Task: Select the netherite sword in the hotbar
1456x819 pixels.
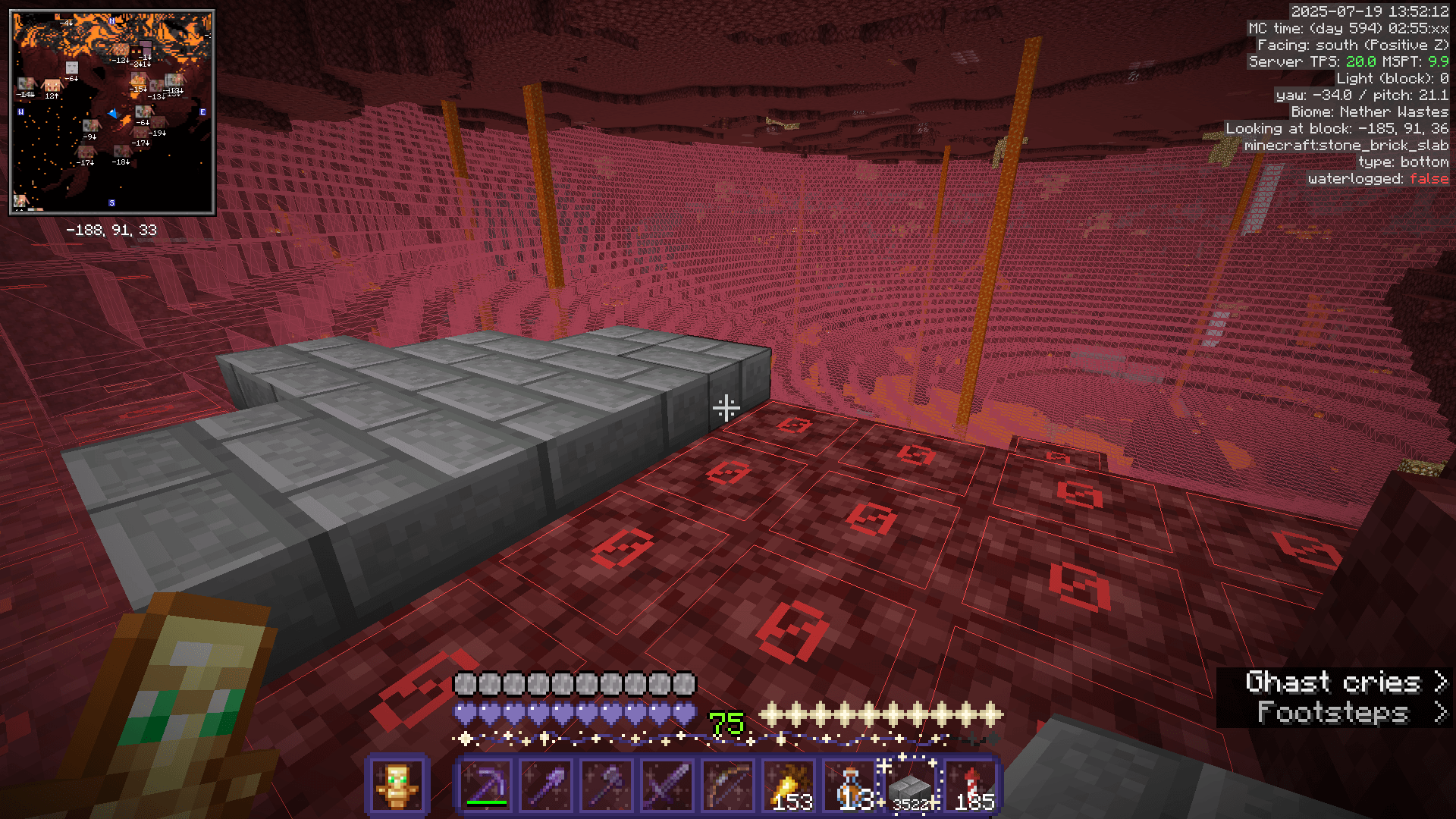Action: click(668, 786)
